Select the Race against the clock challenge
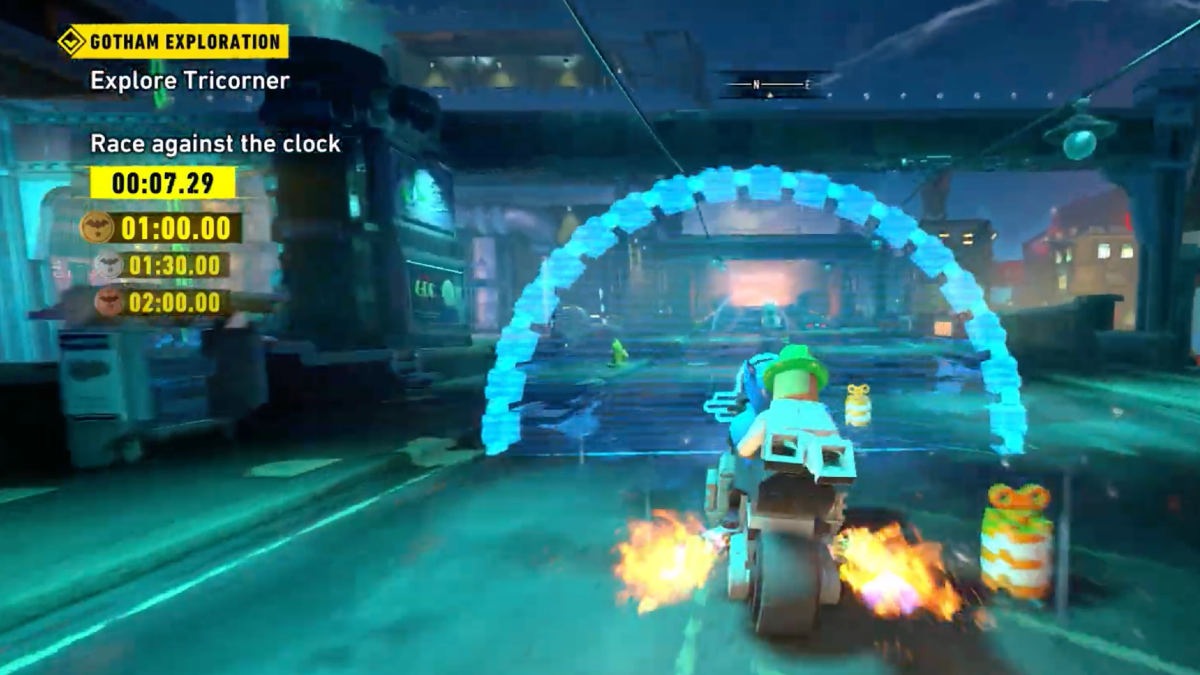 coord(215,143)
